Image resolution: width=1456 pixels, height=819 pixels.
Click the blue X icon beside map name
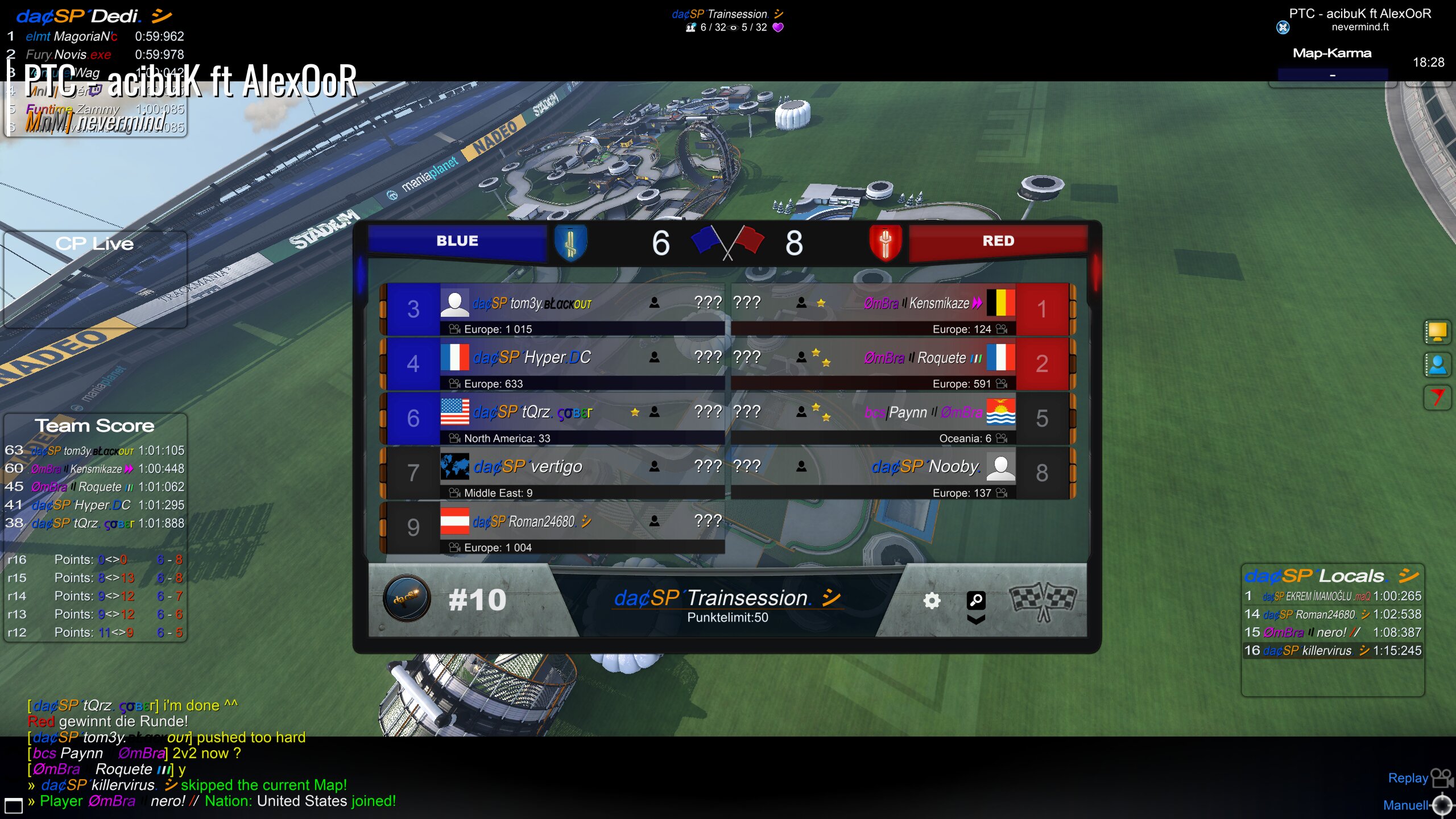click(x=1283, y=27)
